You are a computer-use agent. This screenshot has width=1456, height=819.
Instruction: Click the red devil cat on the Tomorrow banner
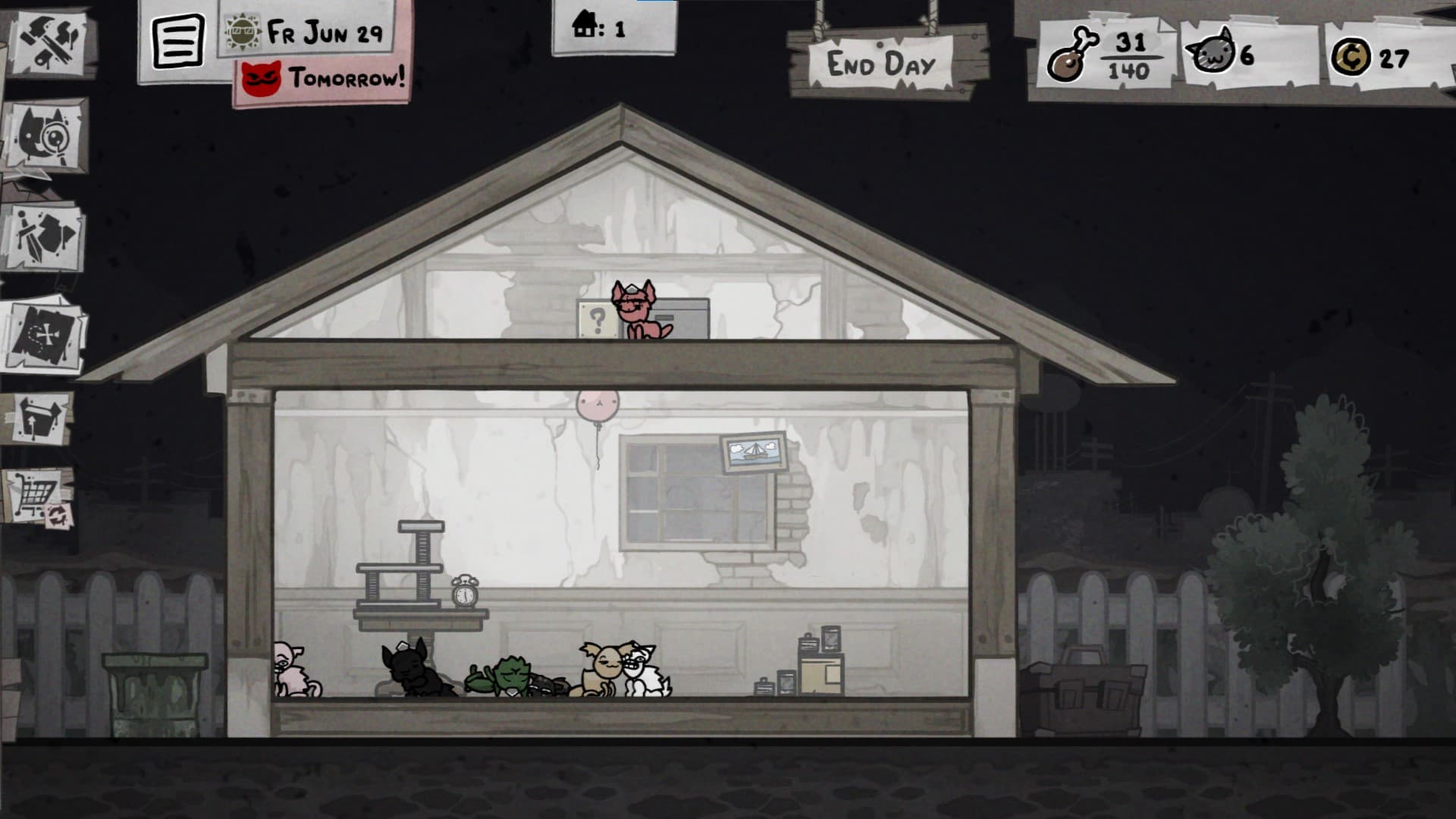262,76
